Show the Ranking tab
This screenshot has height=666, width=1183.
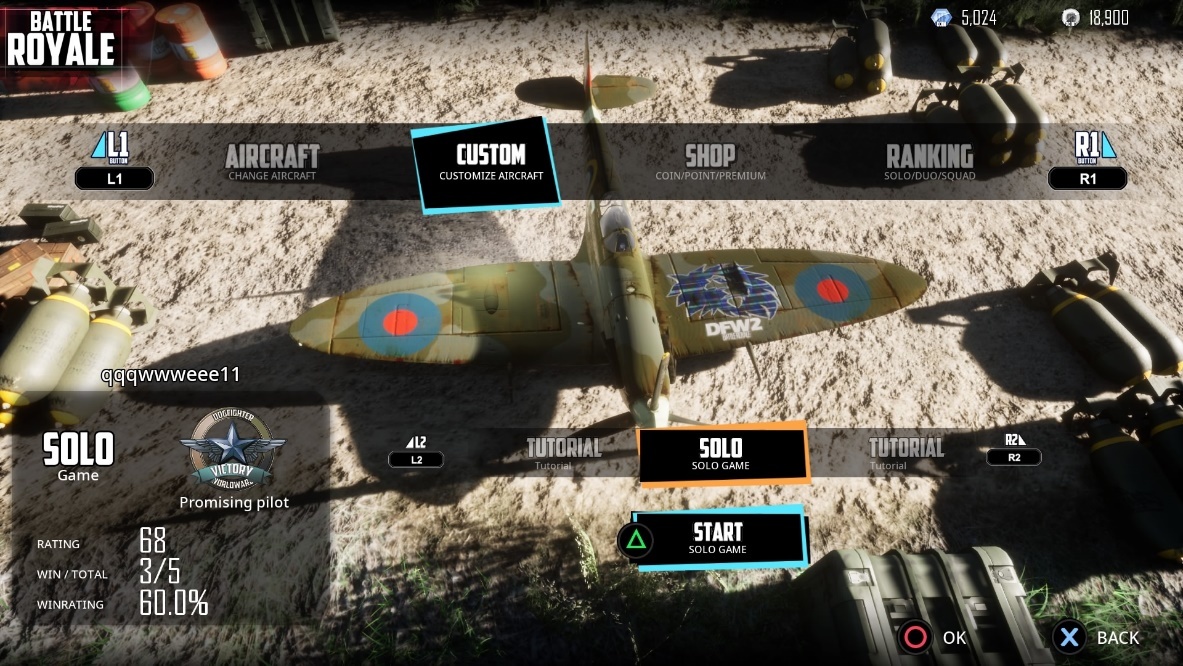[930, 161]
